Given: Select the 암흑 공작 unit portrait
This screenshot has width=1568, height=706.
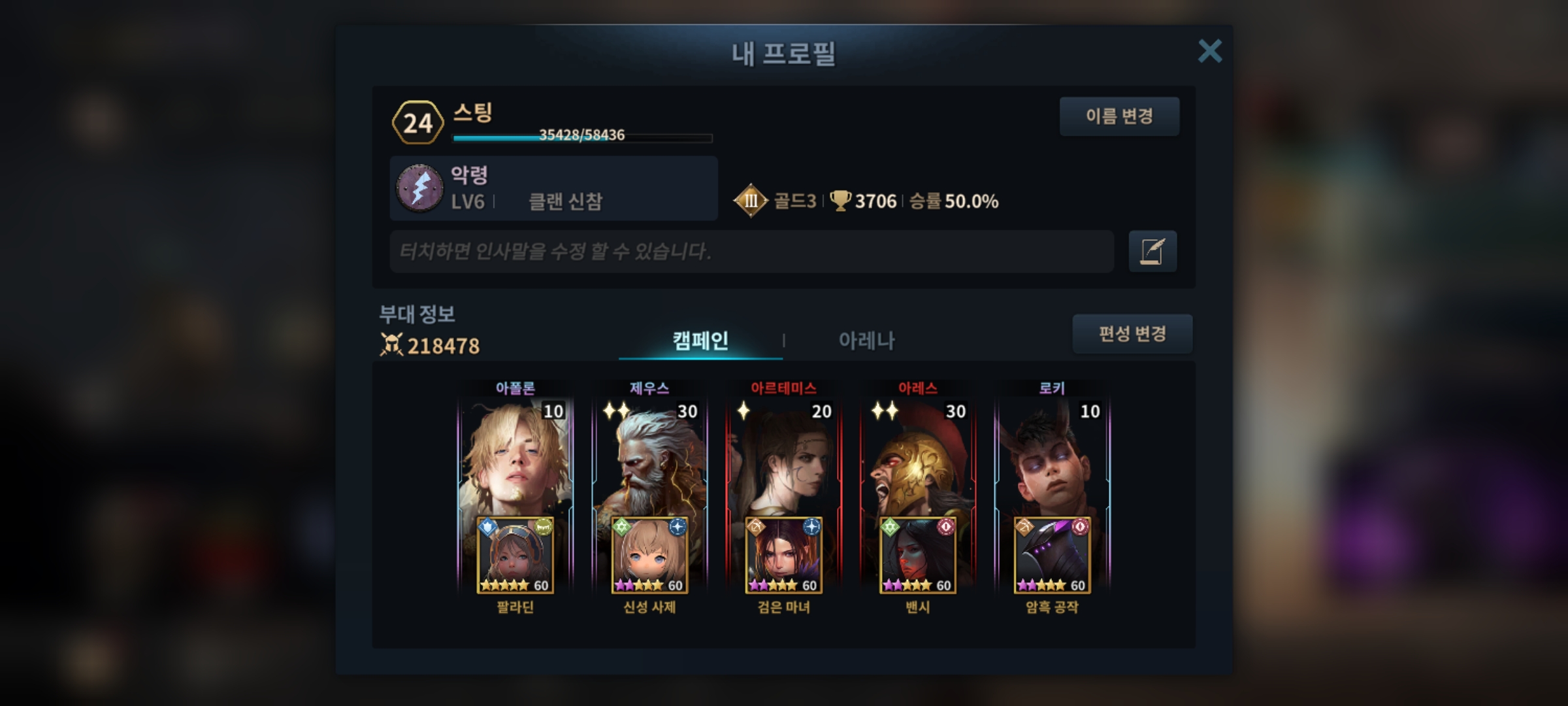Looking at the screenshot, I should [1052, 556].
